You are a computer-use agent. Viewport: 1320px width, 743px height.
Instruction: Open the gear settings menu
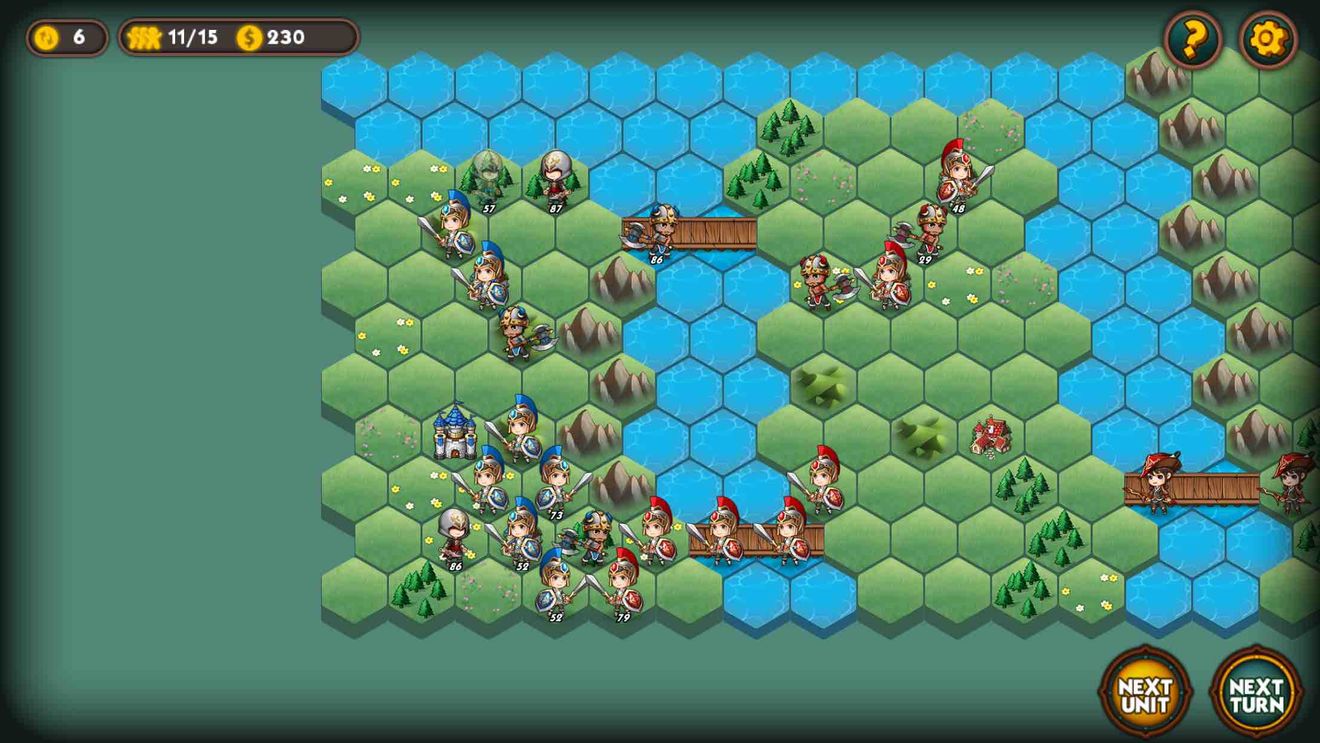click(x=1268, y=39)
